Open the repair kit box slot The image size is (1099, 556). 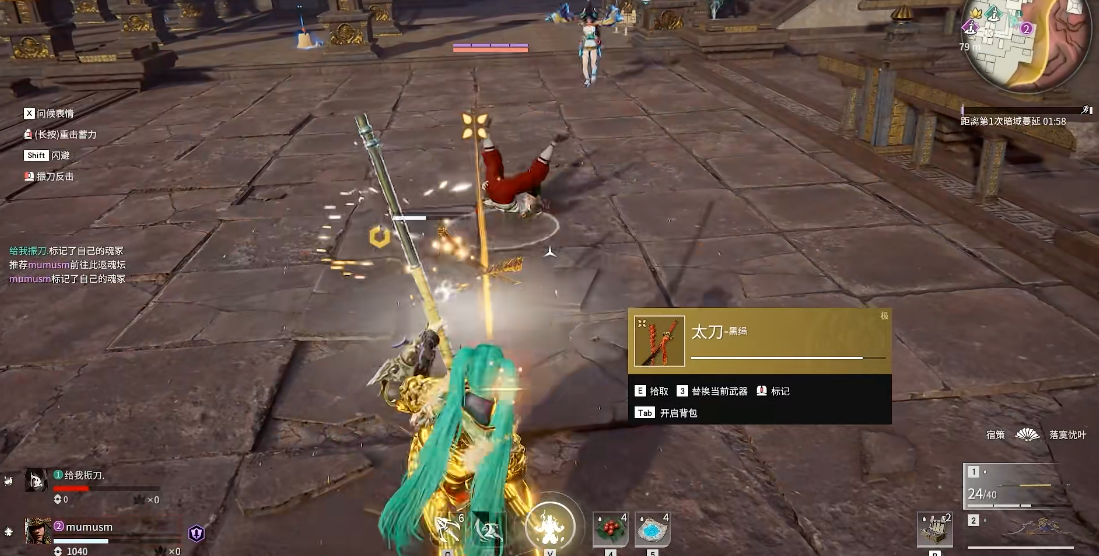click(934, 529)
